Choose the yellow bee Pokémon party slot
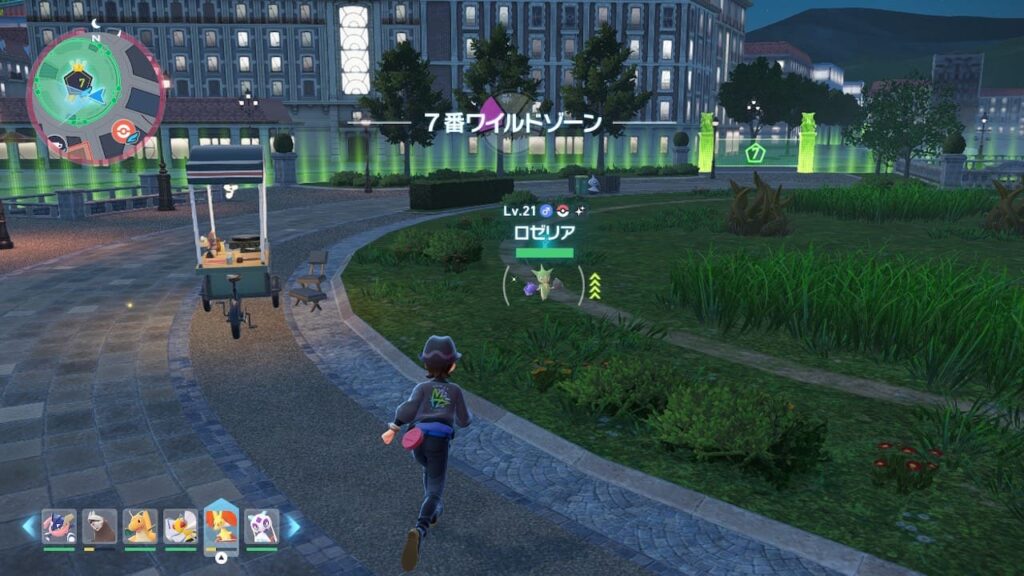1024x576 pixels. [x=181, y=526]
